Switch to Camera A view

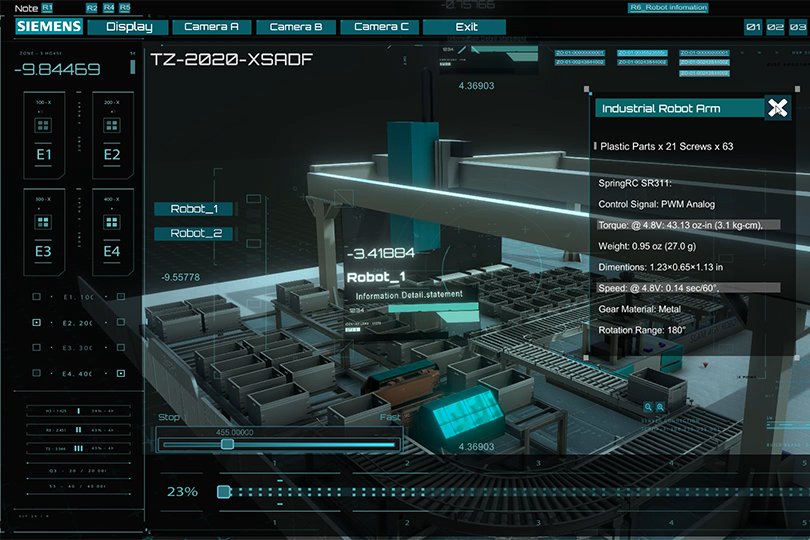pyautogui.click(x=212, y=27)
